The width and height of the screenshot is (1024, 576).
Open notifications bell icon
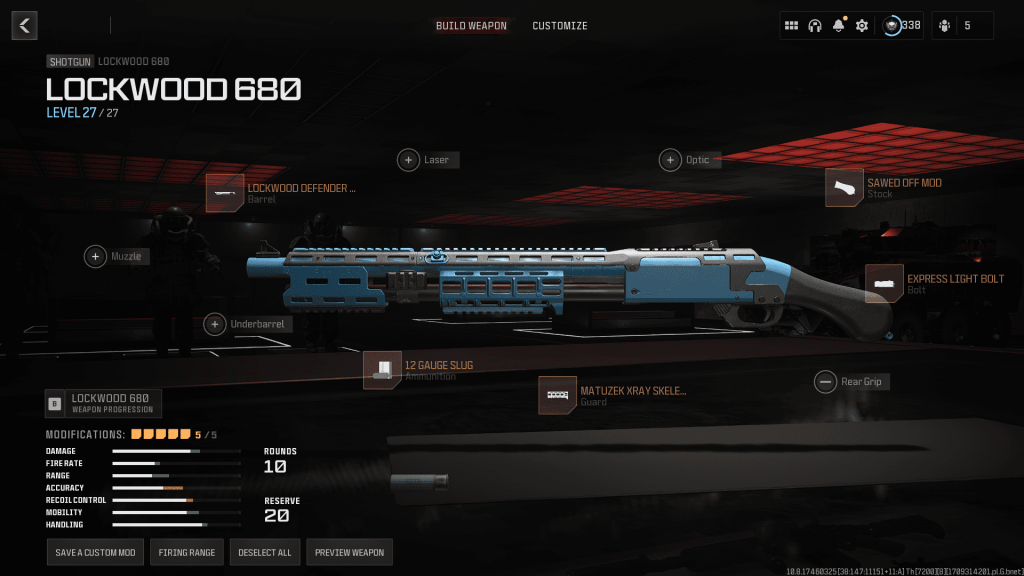pyautogui.click(x=838, y=26)
